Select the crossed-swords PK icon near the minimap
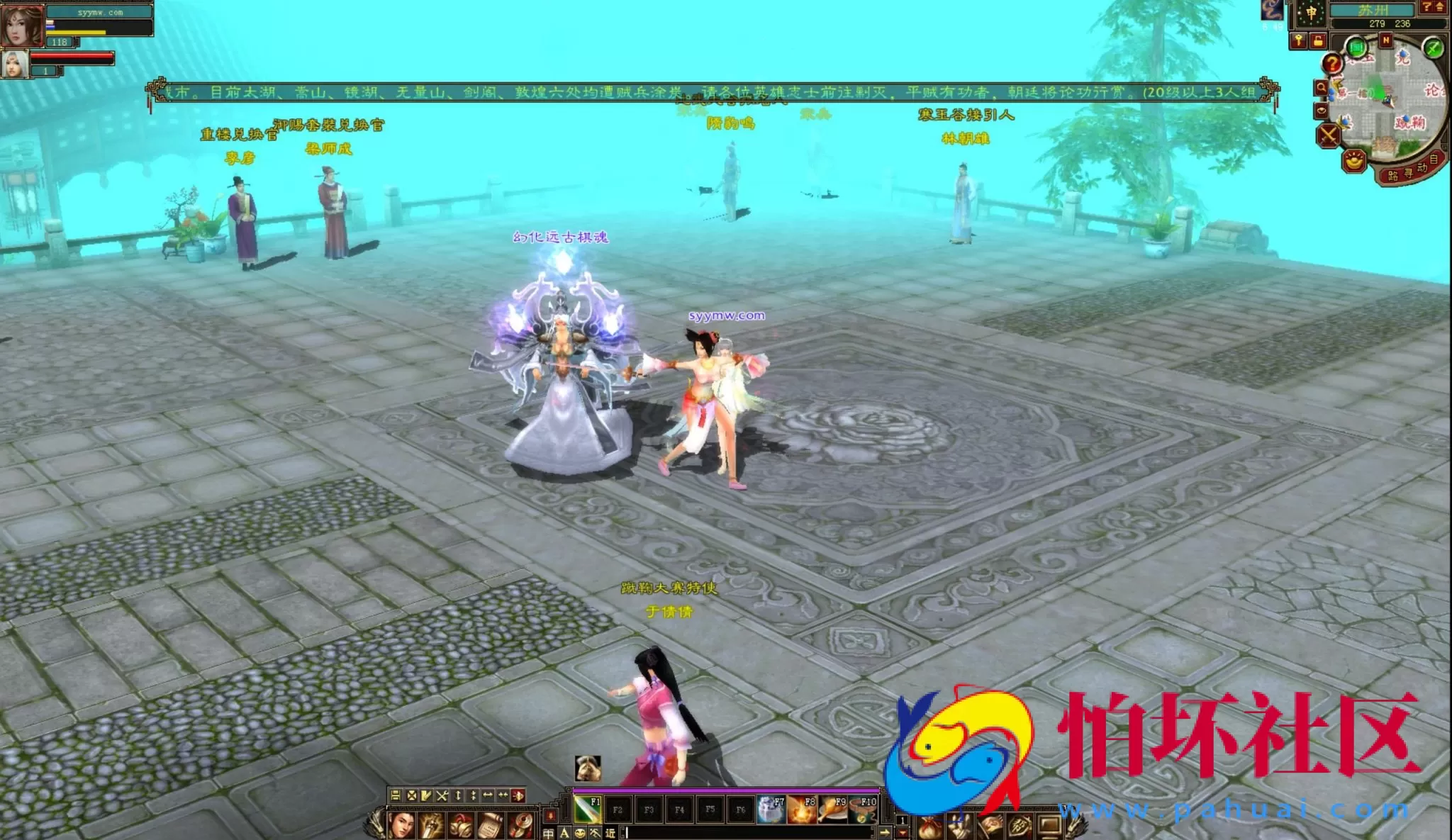Screen dimensions: 1452x840 [1327, 135]
